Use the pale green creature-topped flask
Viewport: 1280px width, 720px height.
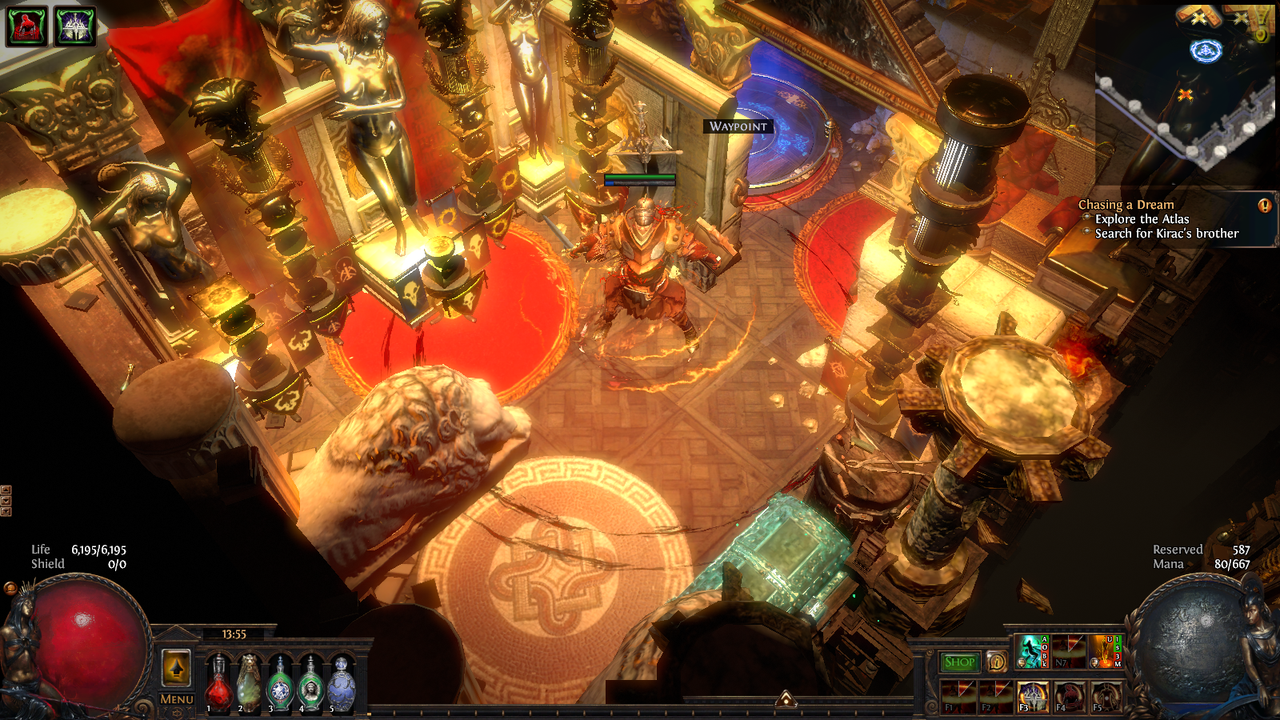(249, 686)
